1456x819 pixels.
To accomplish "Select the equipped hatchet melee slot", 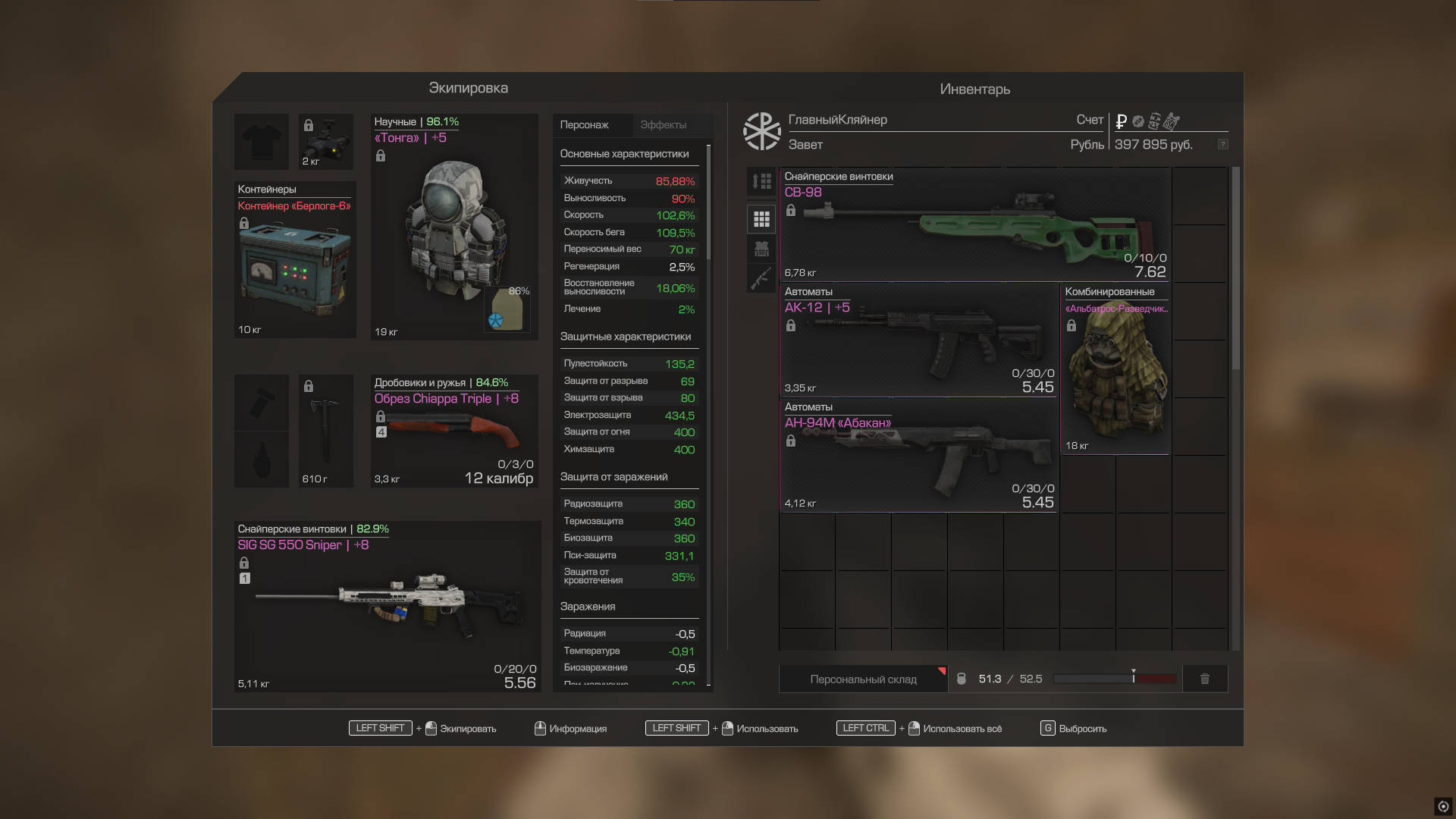I will click(x=325, y=430).
